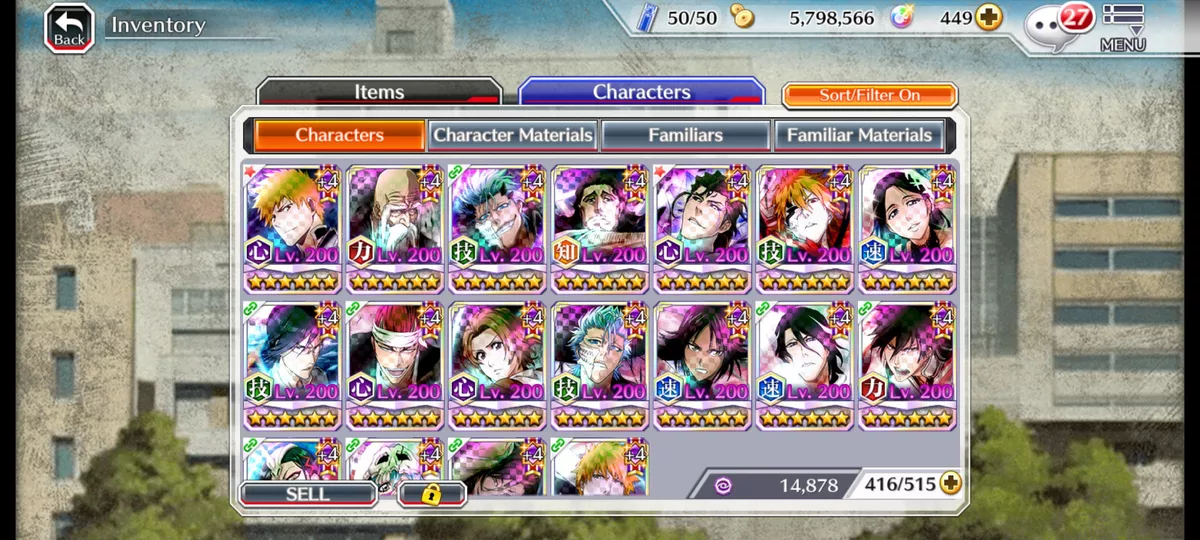Switch to Familiar Materials sub-tab

[859, 135]
